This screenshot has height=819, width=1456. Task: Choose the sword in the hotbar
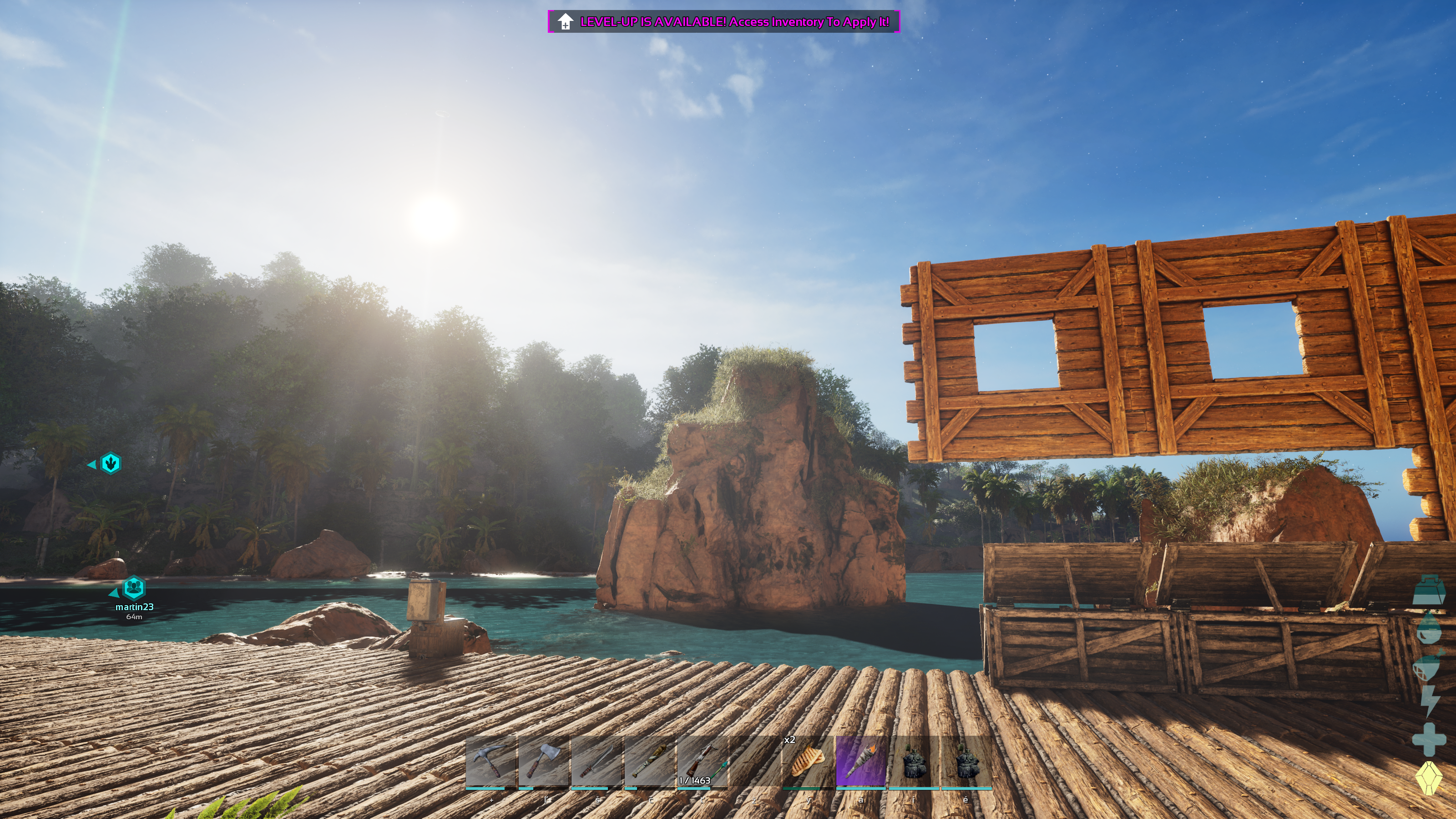597,761
